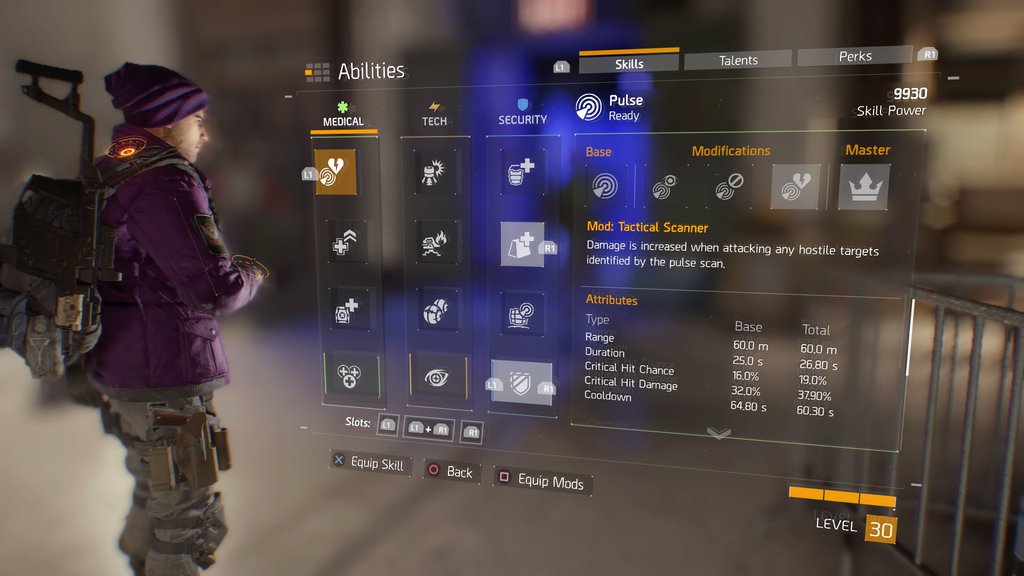Pick the Survivor Link shield skill
This screenshot has width=1024, height=576.
[x=522, y=383]
